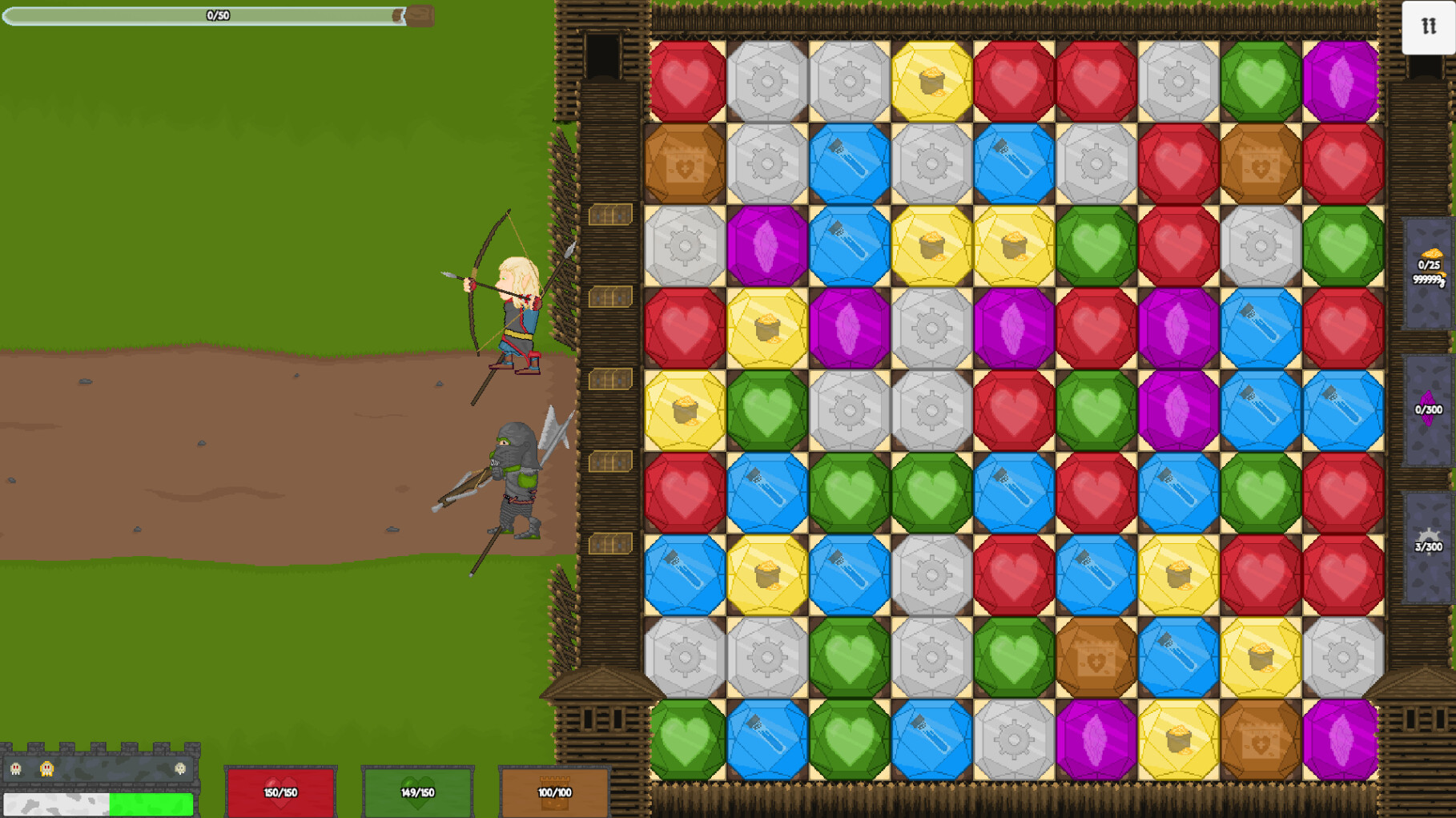Select a blue potion gem on the board

850,162
